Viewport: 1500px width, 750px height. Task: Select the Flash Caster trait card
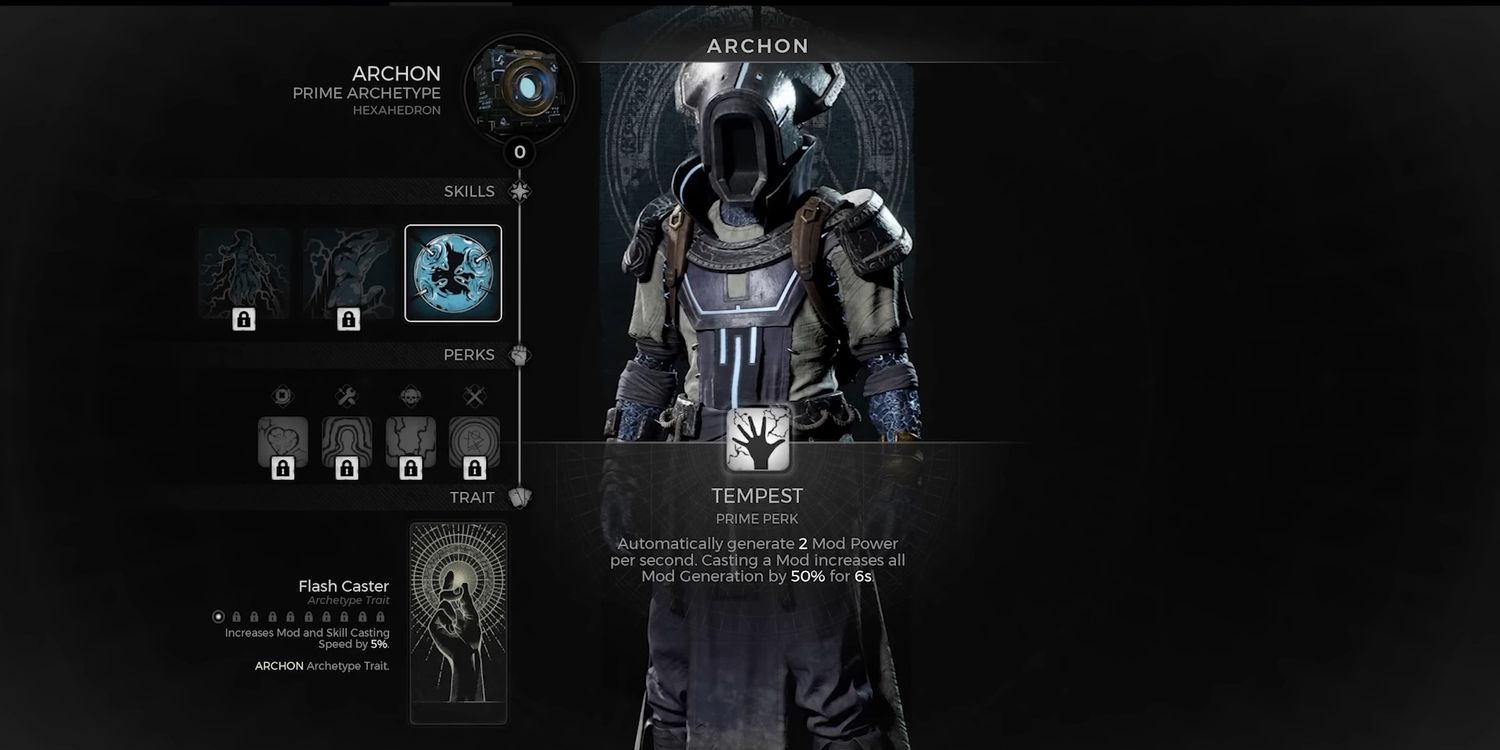coord(458,622)
